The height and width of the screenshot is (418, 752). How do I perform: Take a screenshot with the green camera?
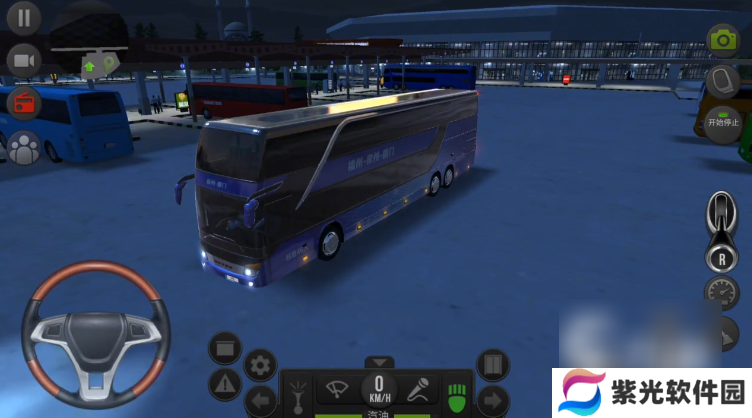[722, 40]
